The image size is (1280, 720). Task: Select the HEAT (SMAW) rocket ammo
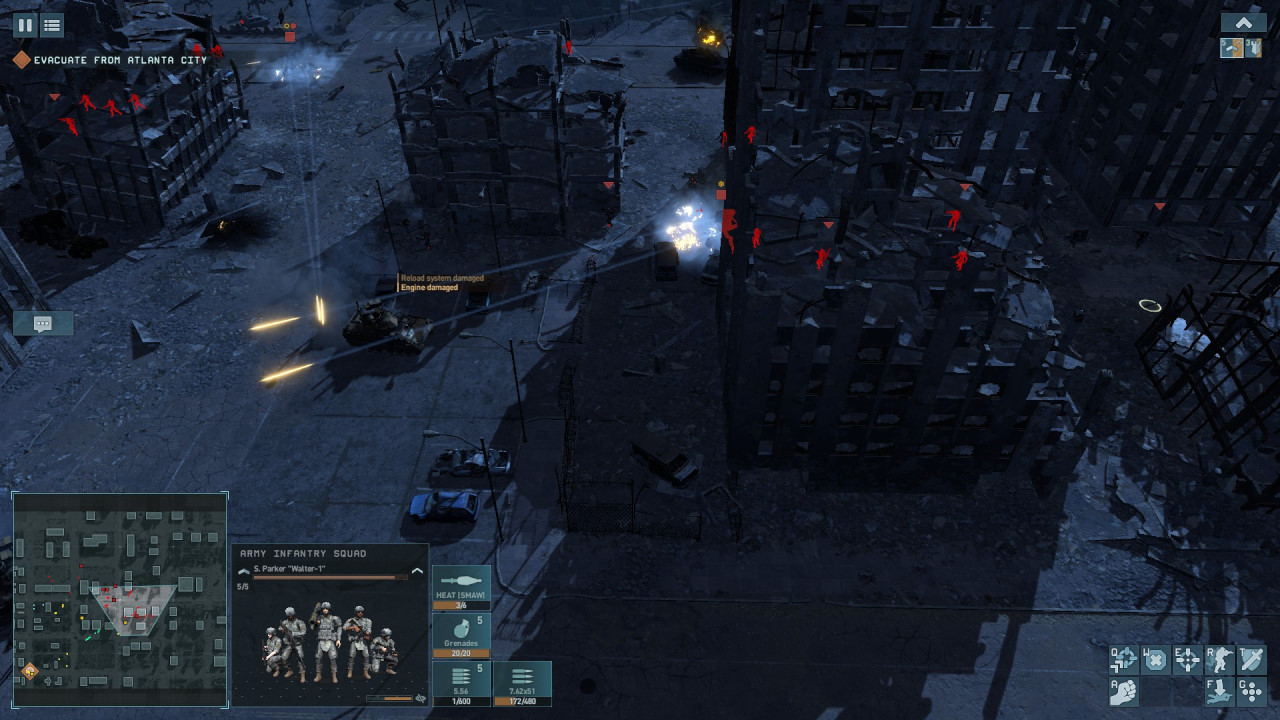pyautogui.click(x=461, y=588)
